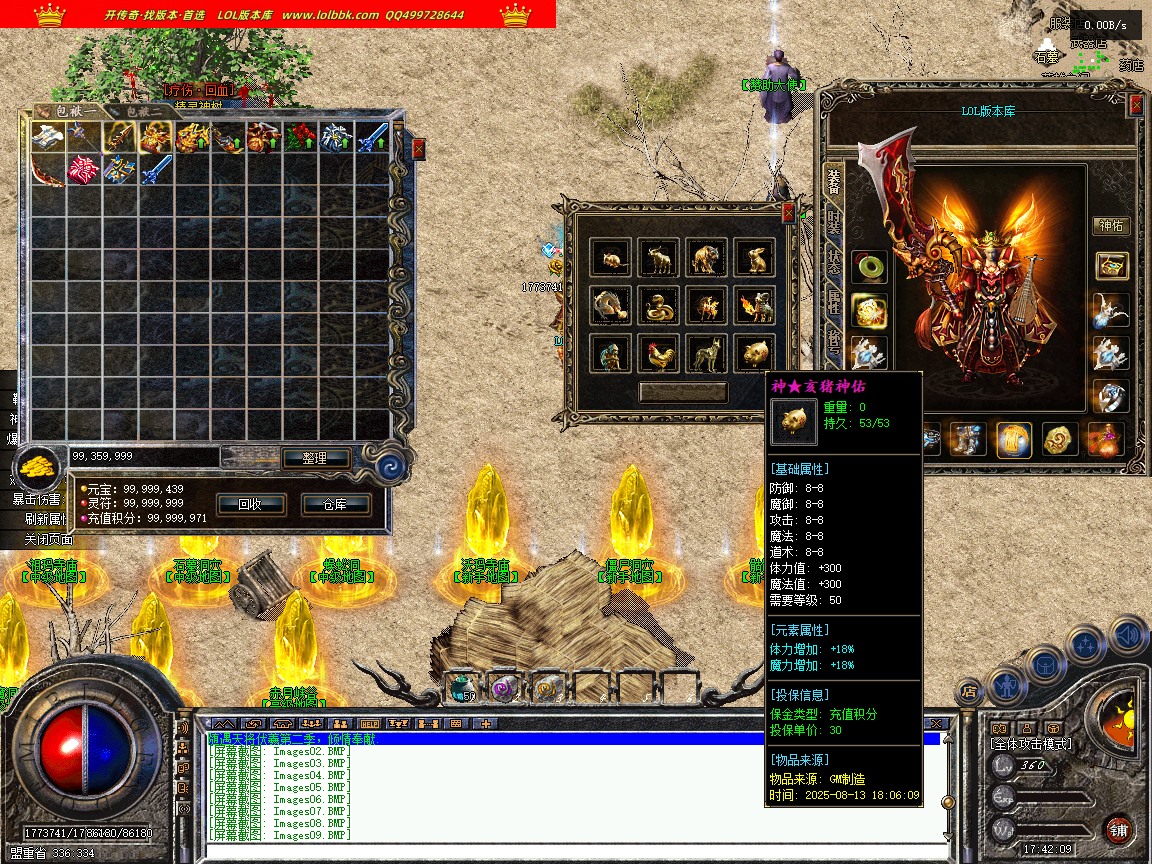Select the green jade ring equipment slot
The height and width of the screenshot is (864, 1152).
[x=868, y=267]
